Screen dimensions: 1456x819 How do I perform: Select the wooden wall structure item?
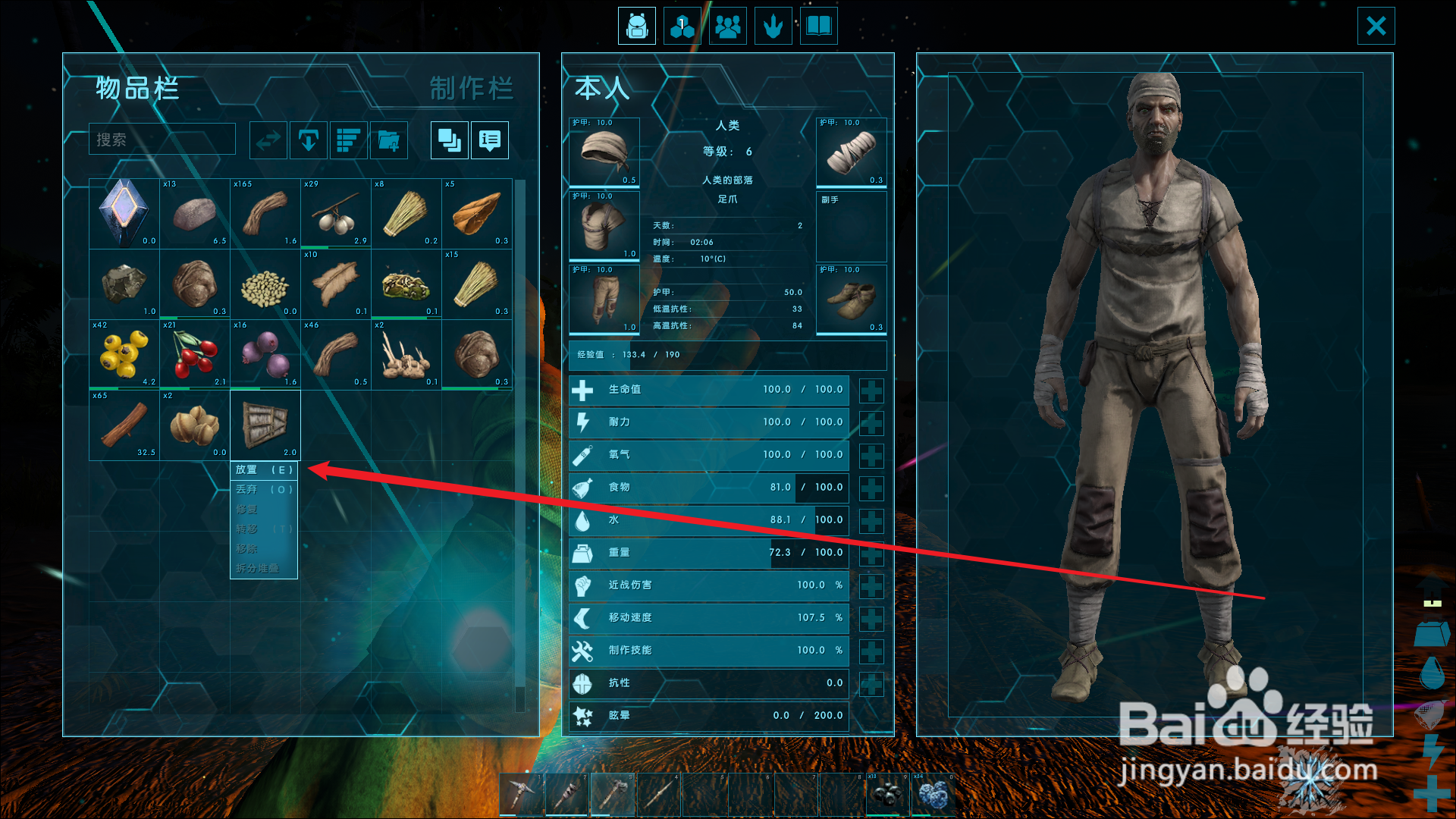pos(265,425)
